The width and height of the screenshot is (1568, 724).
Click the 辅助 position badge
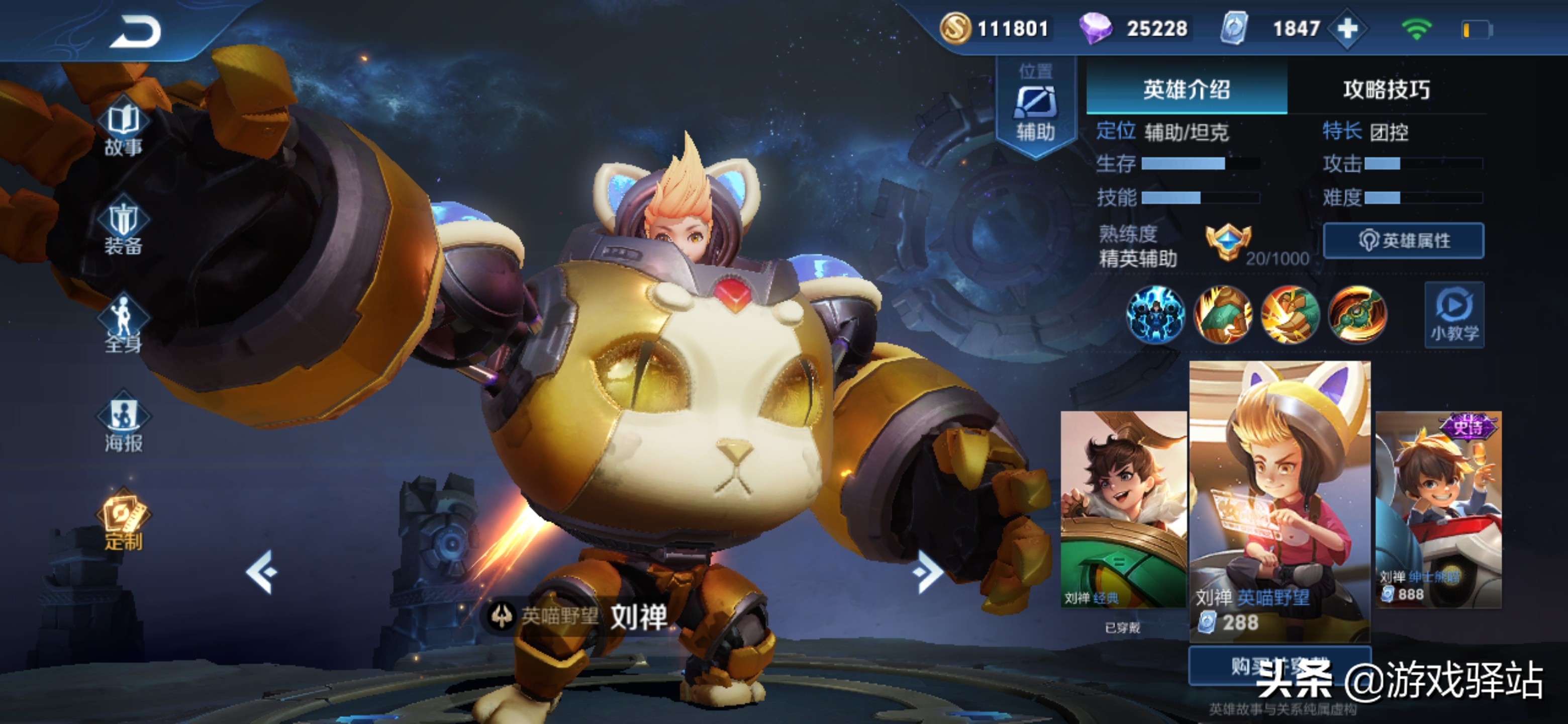[x=1035, y=107]
